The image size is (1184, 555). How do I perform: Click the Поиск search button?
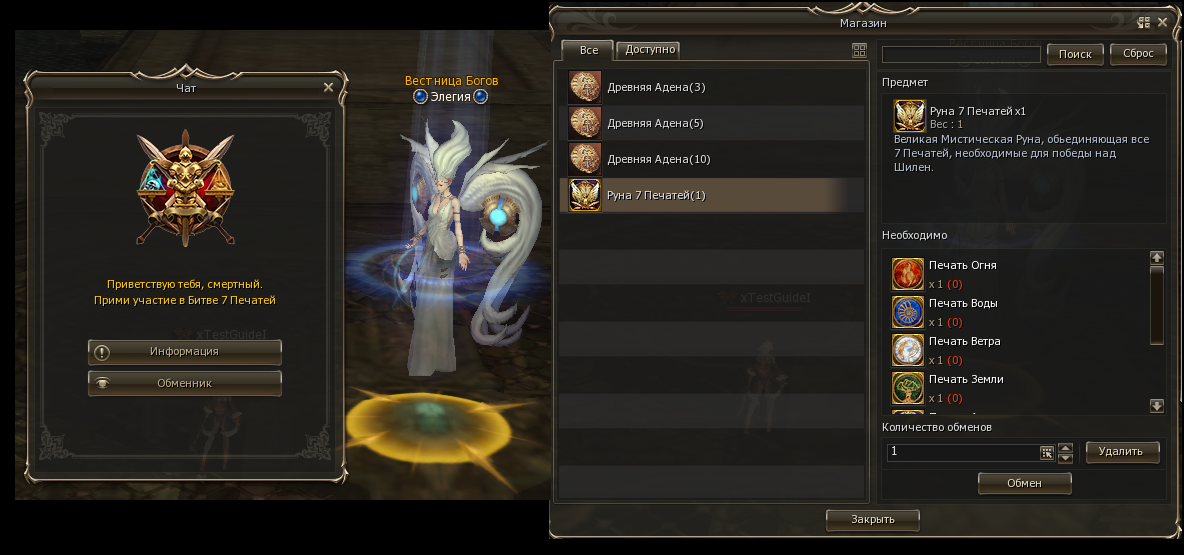pos(1075,54)
